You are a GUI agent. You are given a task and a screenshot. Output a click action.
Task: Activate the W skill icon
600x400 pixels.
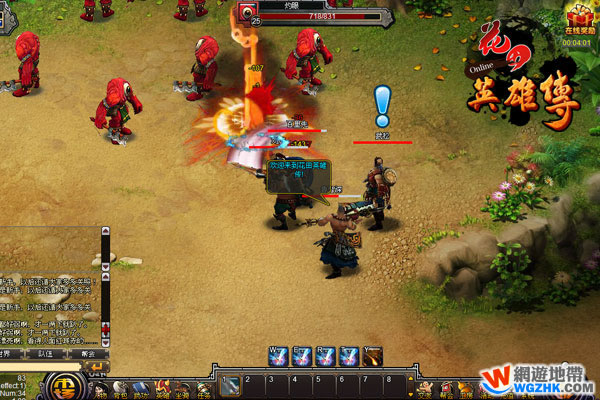click(x=277, y=355)
